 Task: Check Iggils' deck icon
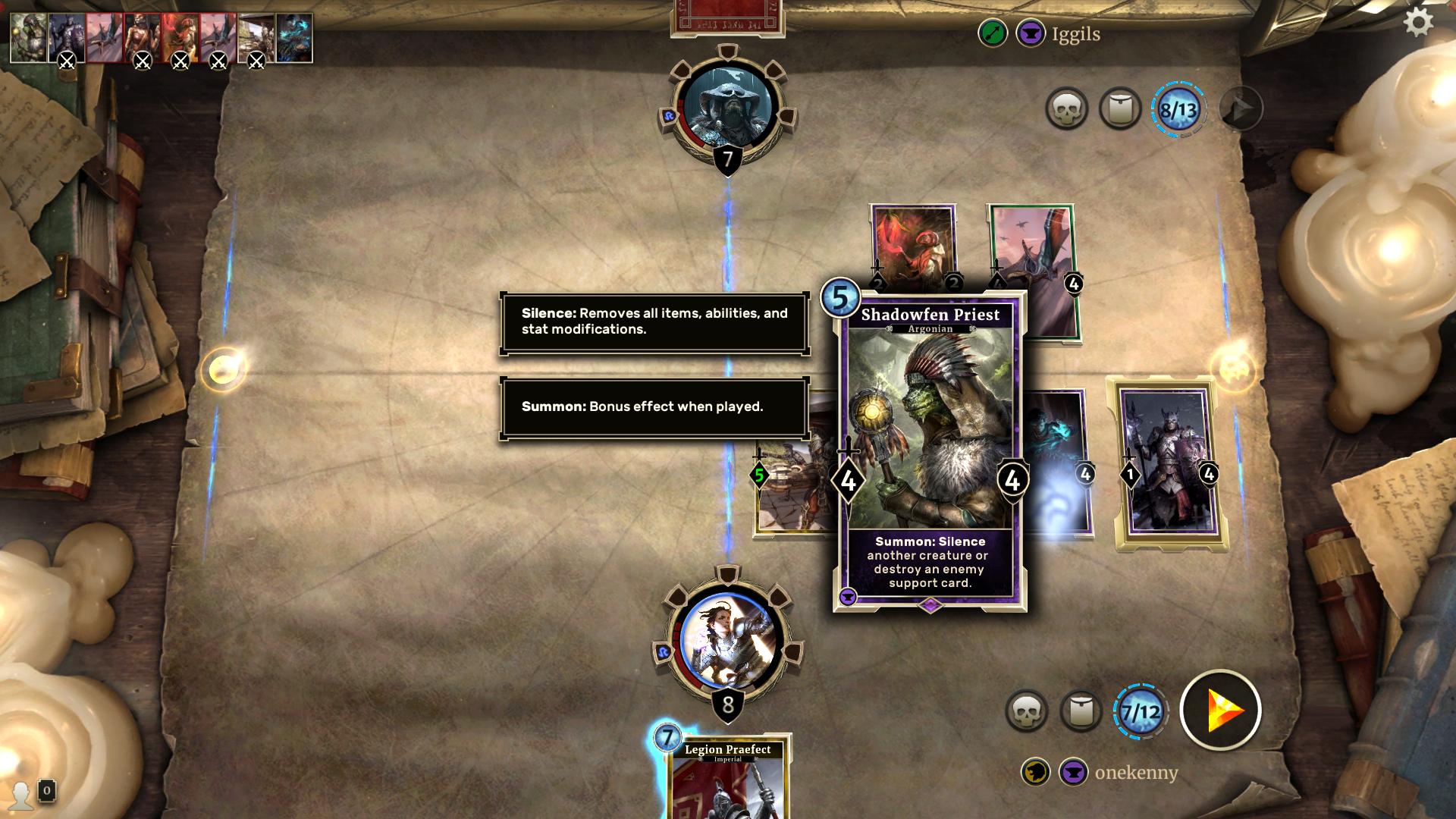click(1120, 109)
